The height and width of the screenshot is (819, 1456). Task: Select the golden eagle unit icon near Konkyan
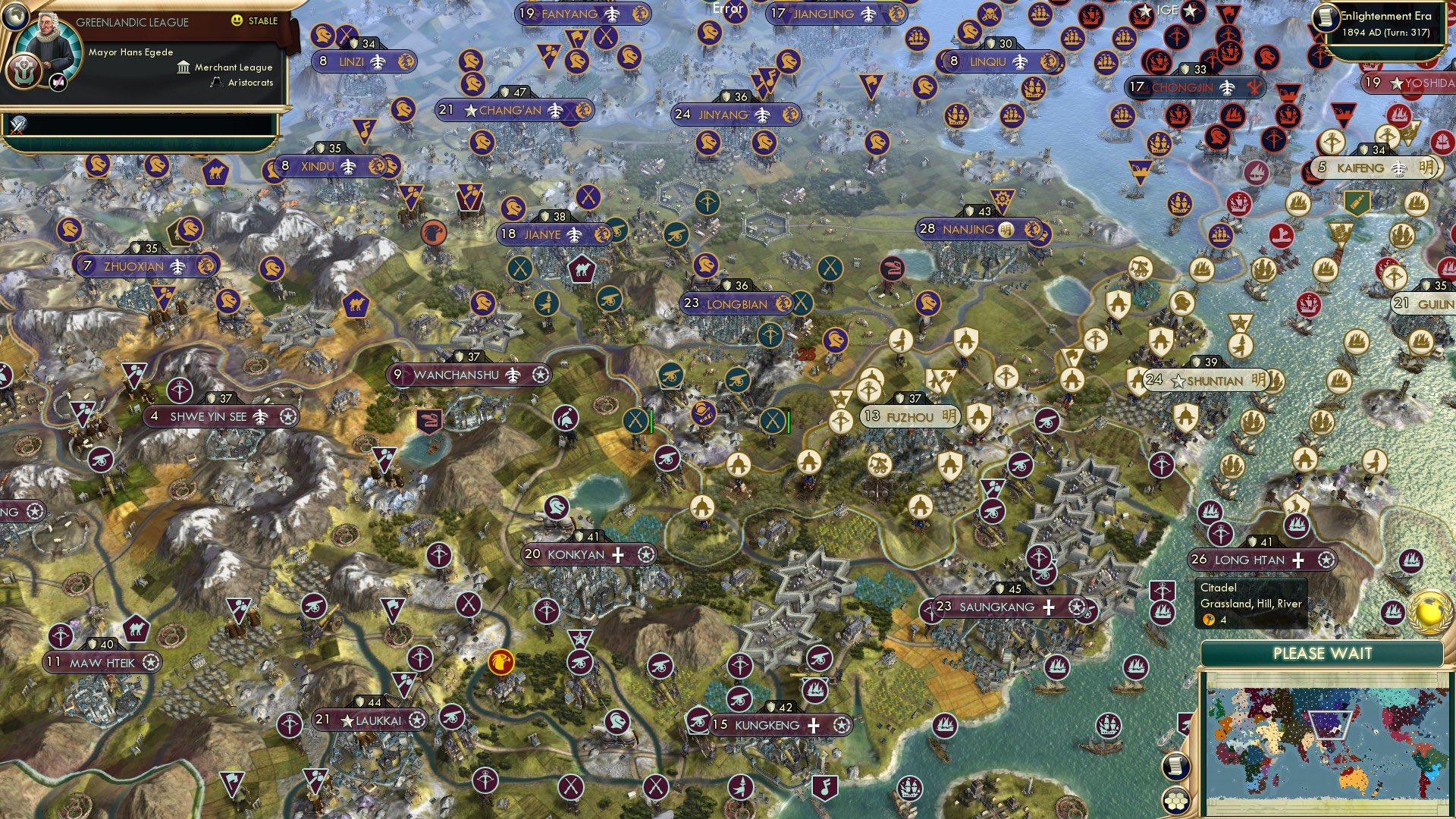pos(500,661)
